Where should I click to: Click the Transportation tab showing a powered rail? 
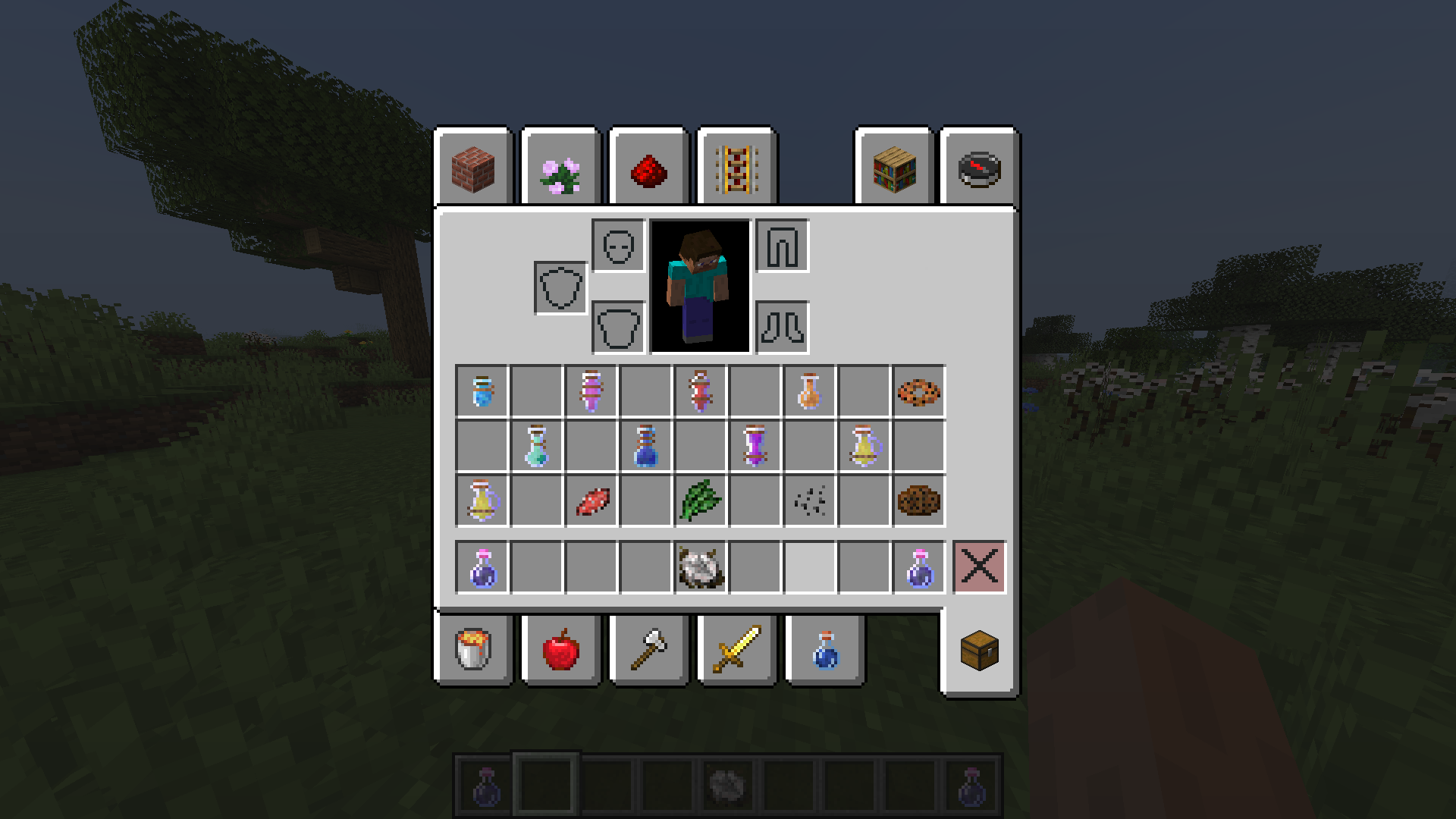[734, 169]
